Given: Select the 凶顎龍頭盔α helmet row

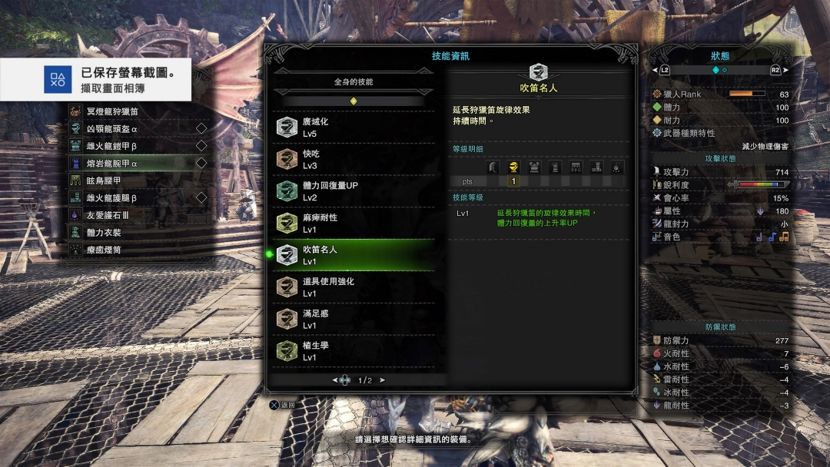Looking at the screenshot, I should coord(140,128).
